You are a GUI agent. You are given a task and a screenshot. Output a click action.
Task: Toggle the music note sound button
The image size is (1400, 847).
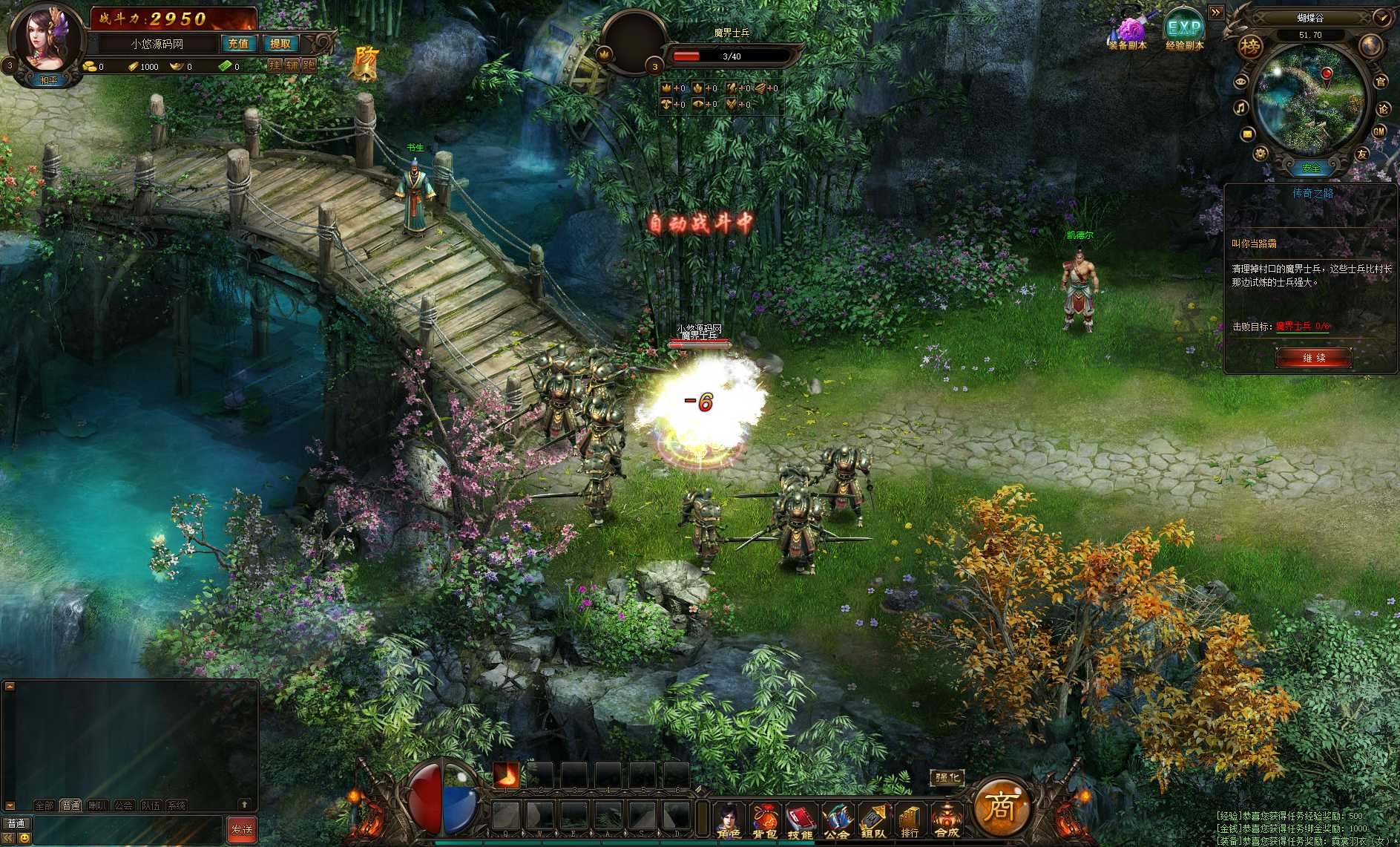click(x=1240, y=108)
